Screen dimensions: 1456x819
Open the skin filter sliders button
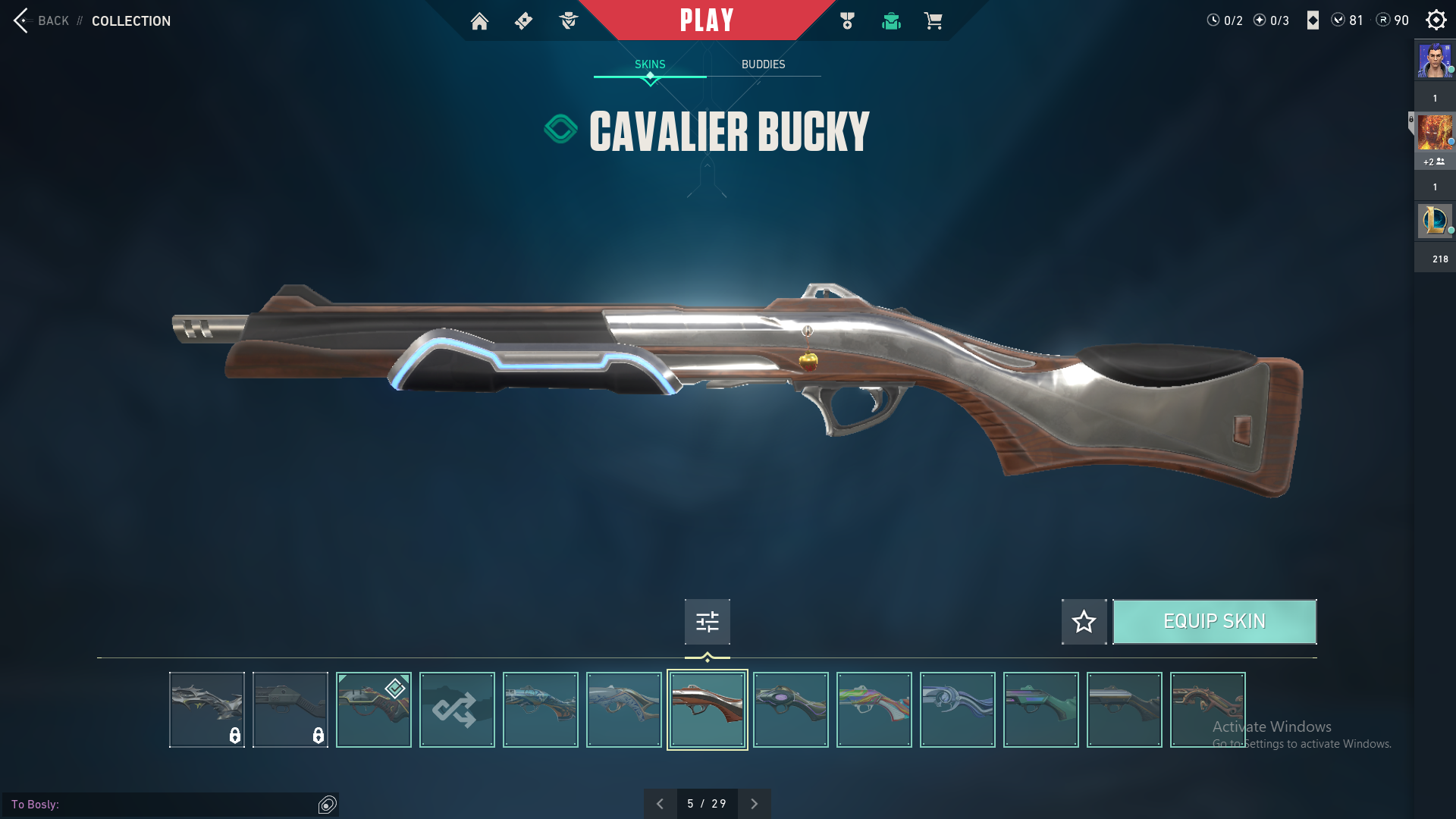coord(707,622)
